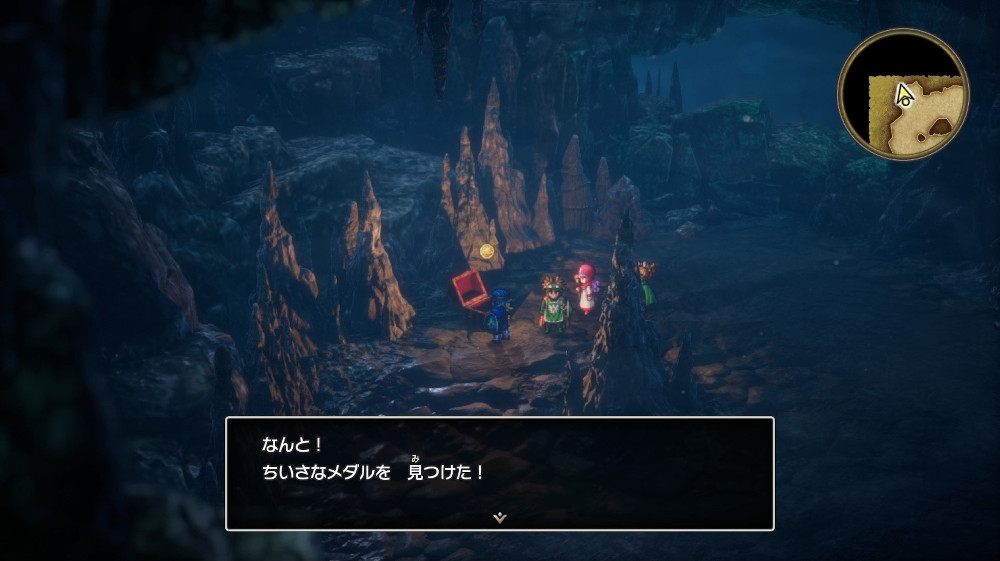Click the small medal found message box
Screen dimensions: 1000x561
click(500, 472)
